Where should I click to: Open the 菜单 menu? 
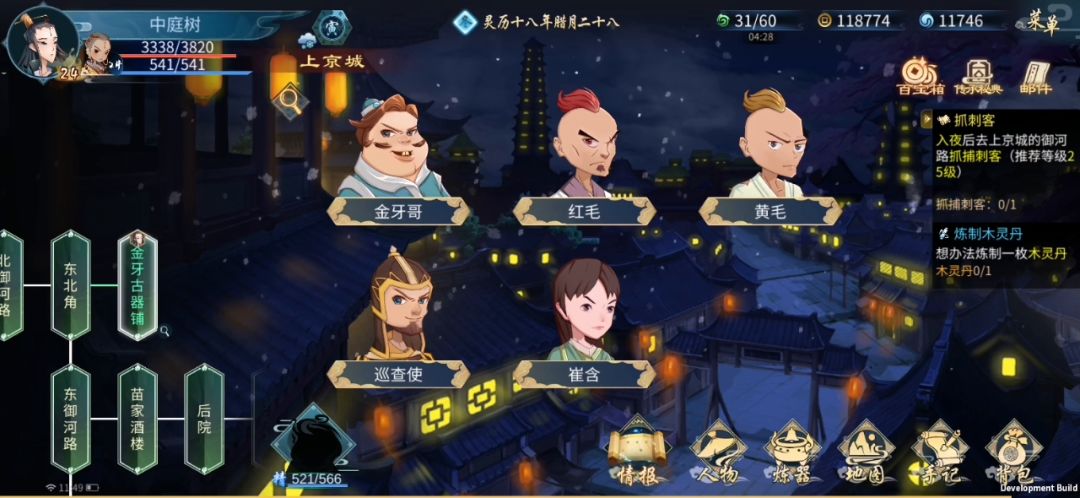(x=1042, y=21)
